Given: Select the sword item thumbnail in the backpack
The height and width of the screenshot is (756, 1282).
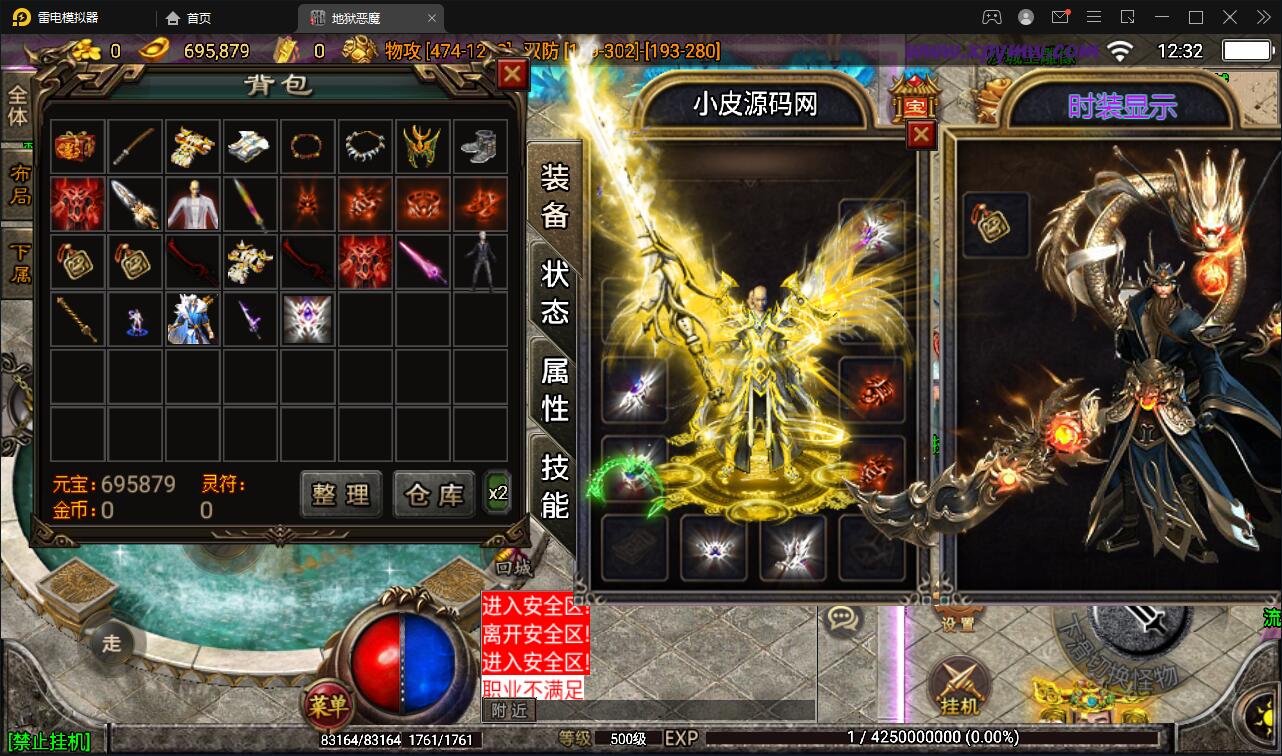Looking at the screenshot, I should (135, 145).
